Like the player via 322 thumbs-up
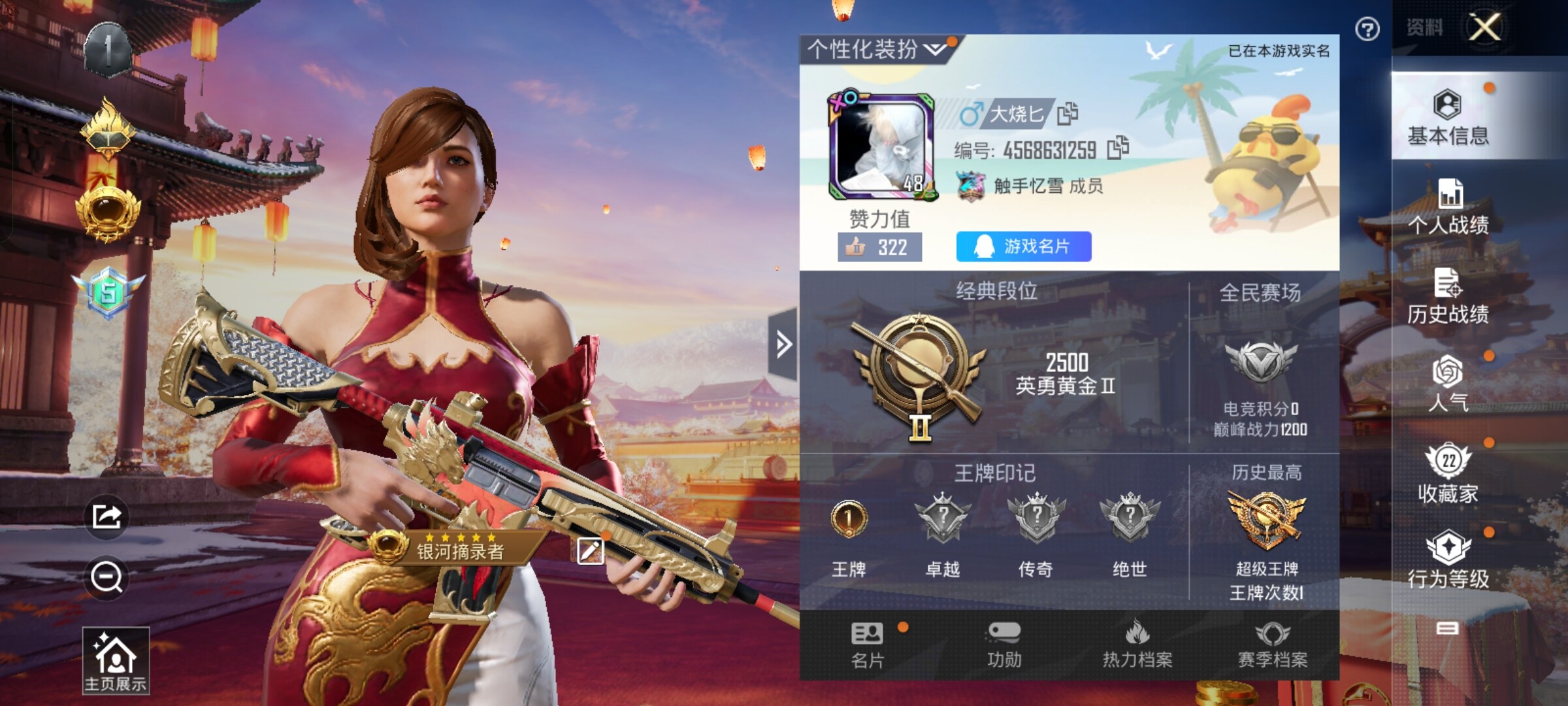The height and width of the screenshot is (706, 1568). coord(879,247)
